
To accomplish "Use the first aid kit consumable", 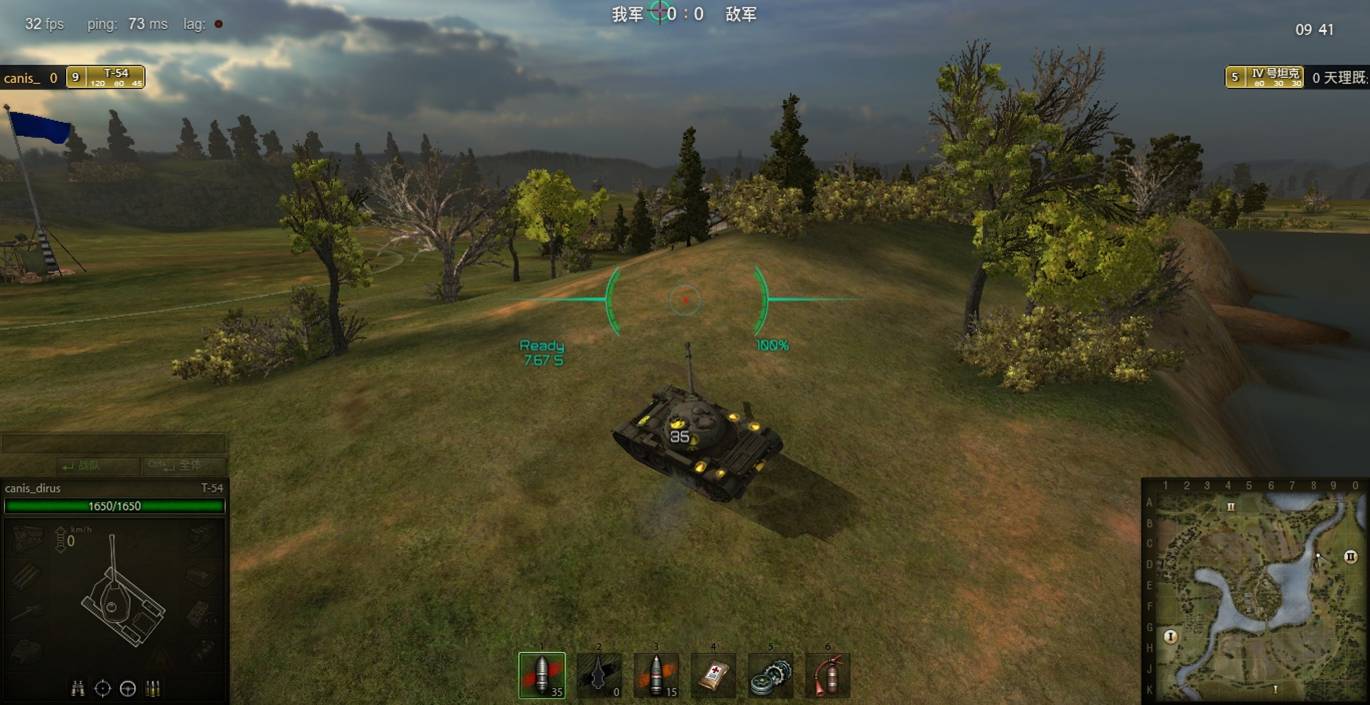I will click(x=713, y=675).
